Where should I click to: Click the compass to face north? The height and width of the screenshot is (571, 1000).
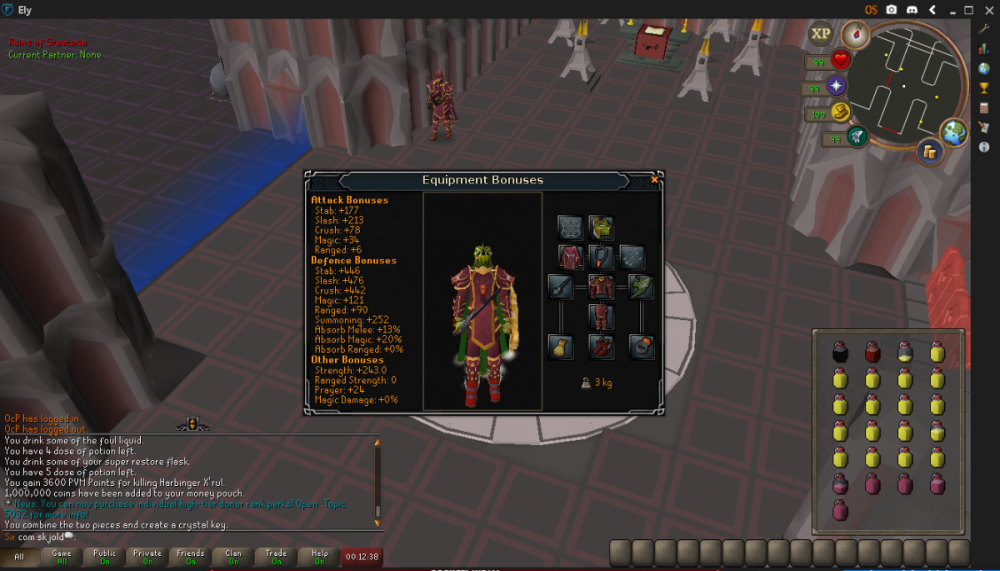pyautogui.click(x=855, y=36)
